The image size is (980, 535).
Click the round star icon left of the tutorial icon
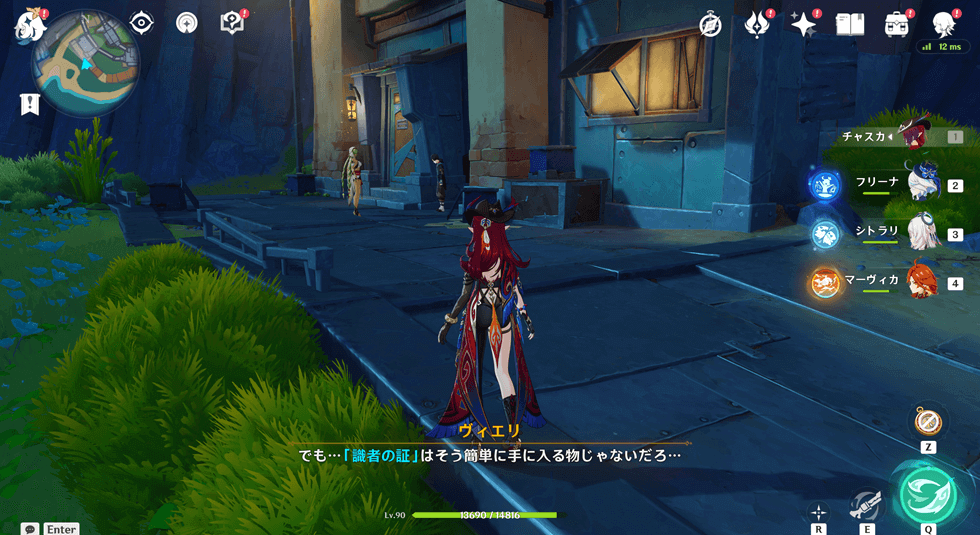point(187,23)
